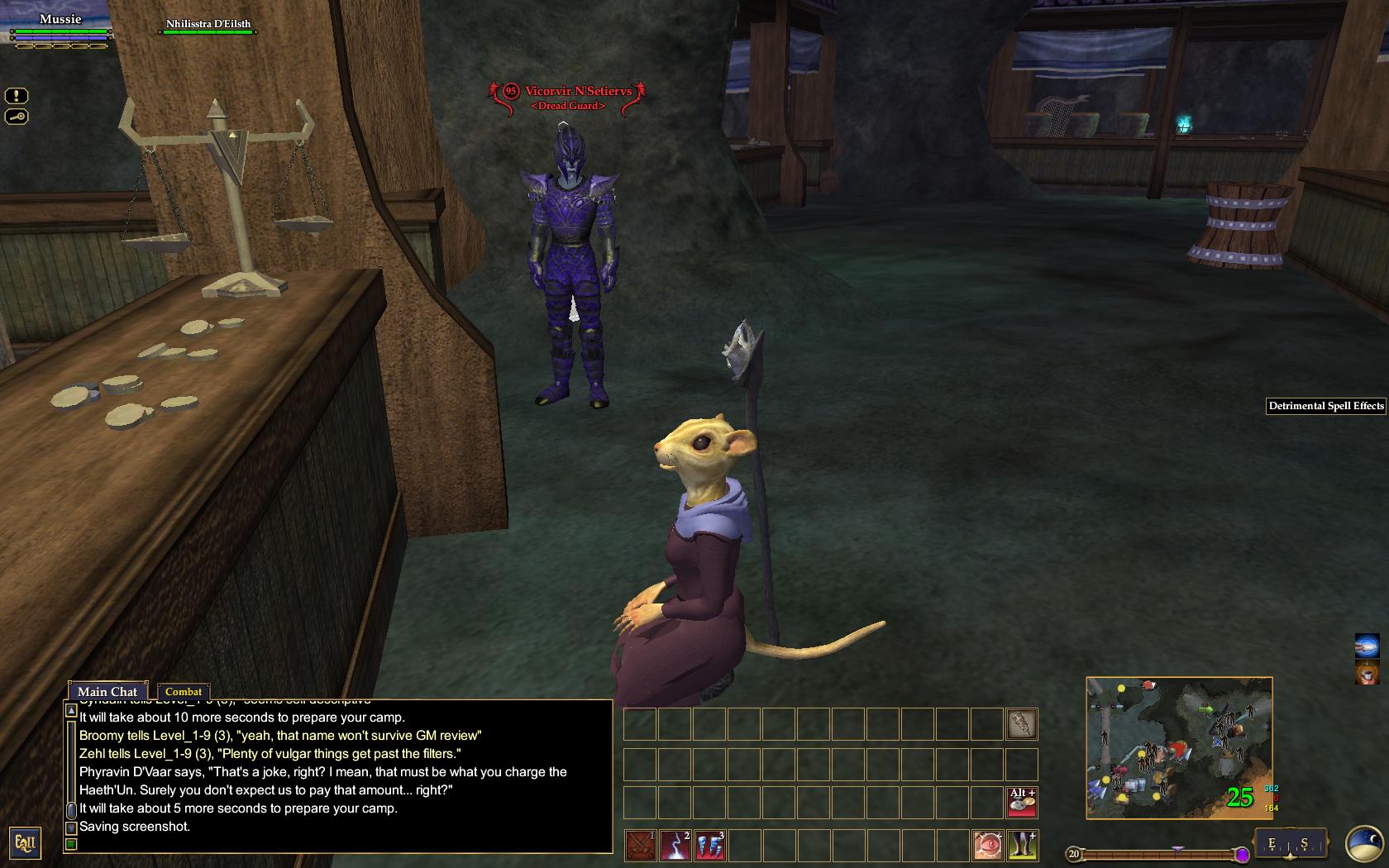Click the moon day/night indicator at bottom right
The width and height of the screenshot is (1389, 868).
pos(1363,844)
